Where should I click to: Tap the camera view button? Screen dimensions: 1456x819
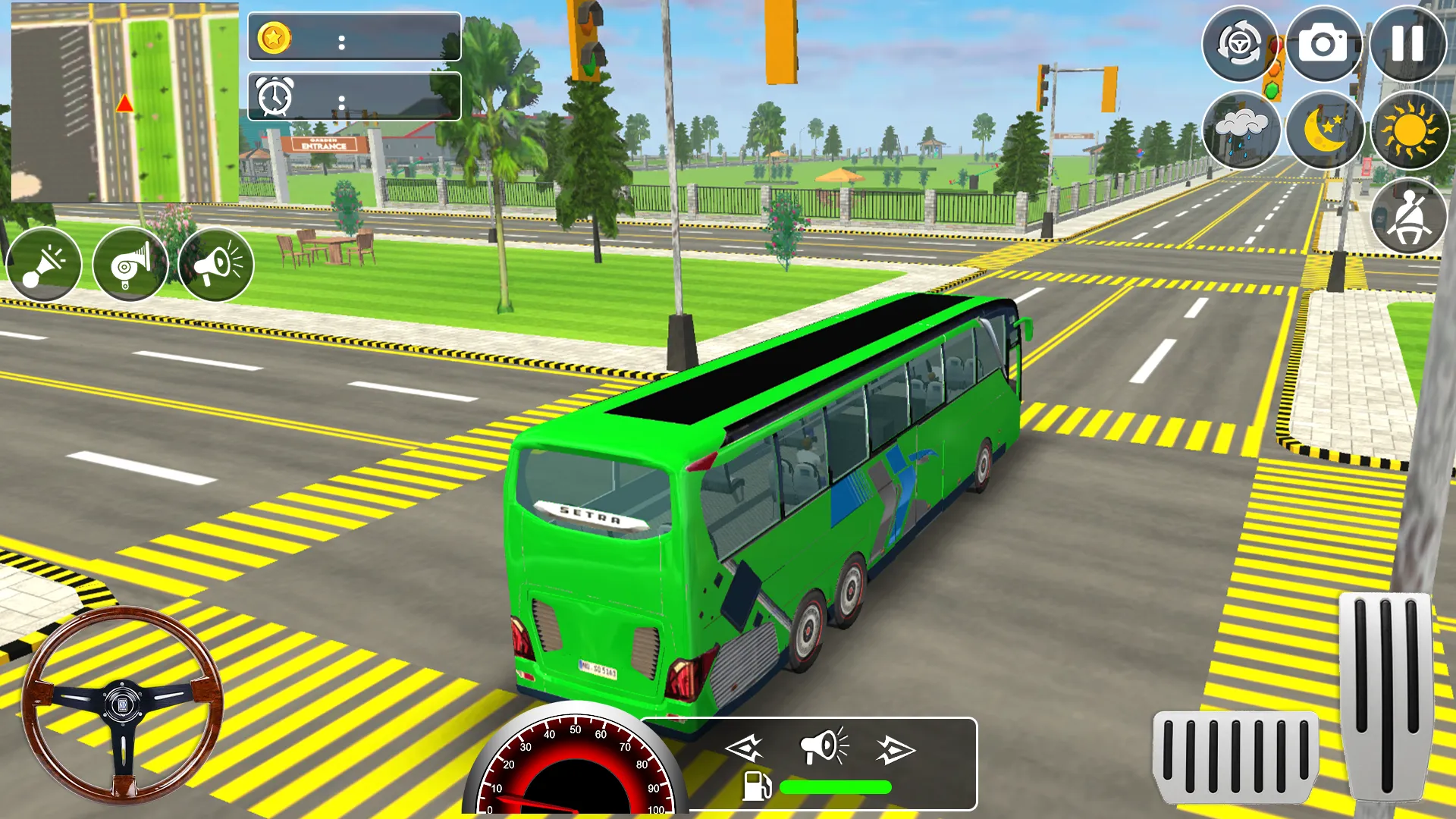(1323, 44)
